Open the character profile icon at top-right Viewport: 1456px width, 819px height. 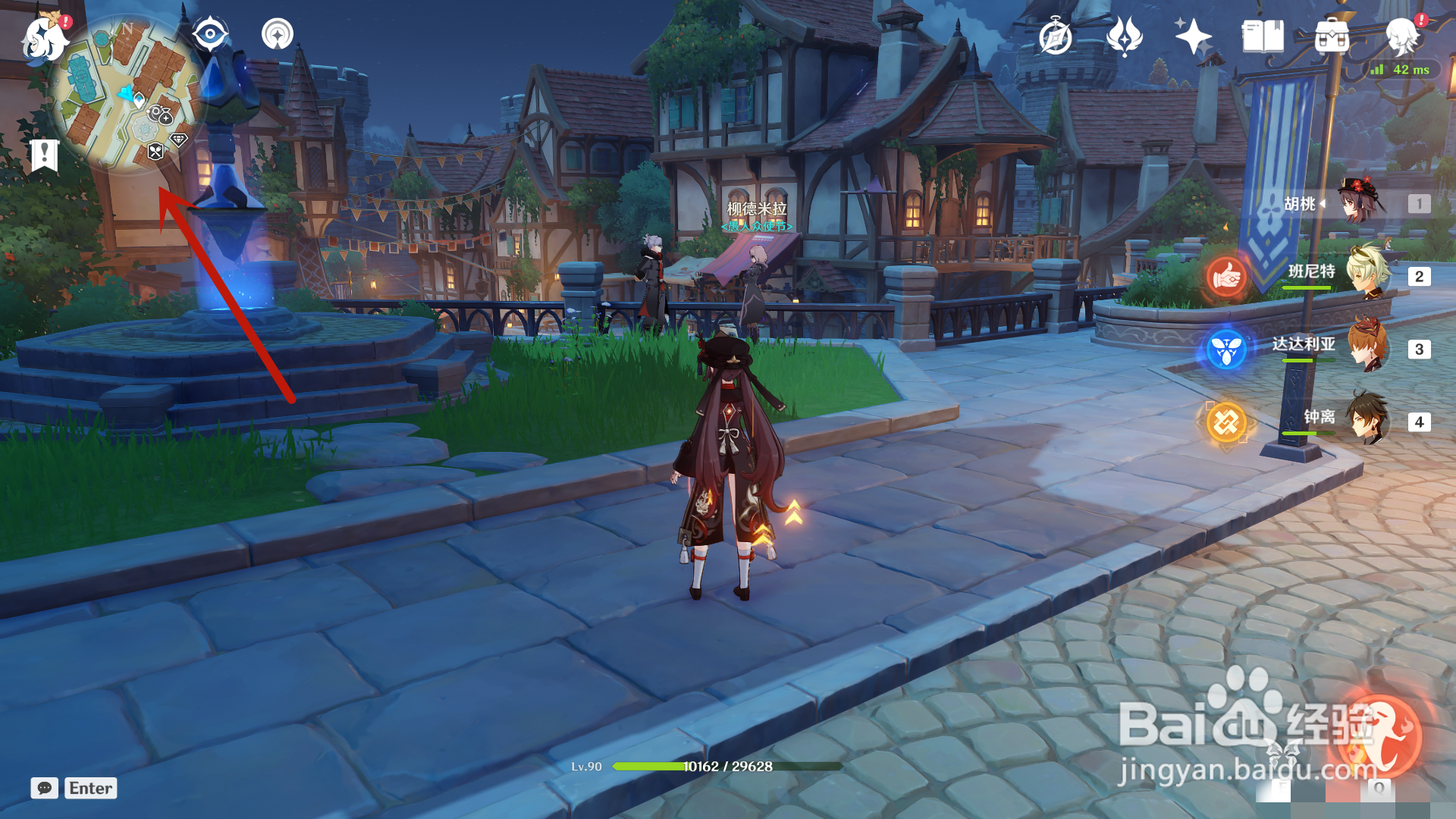coord(1401,36)
